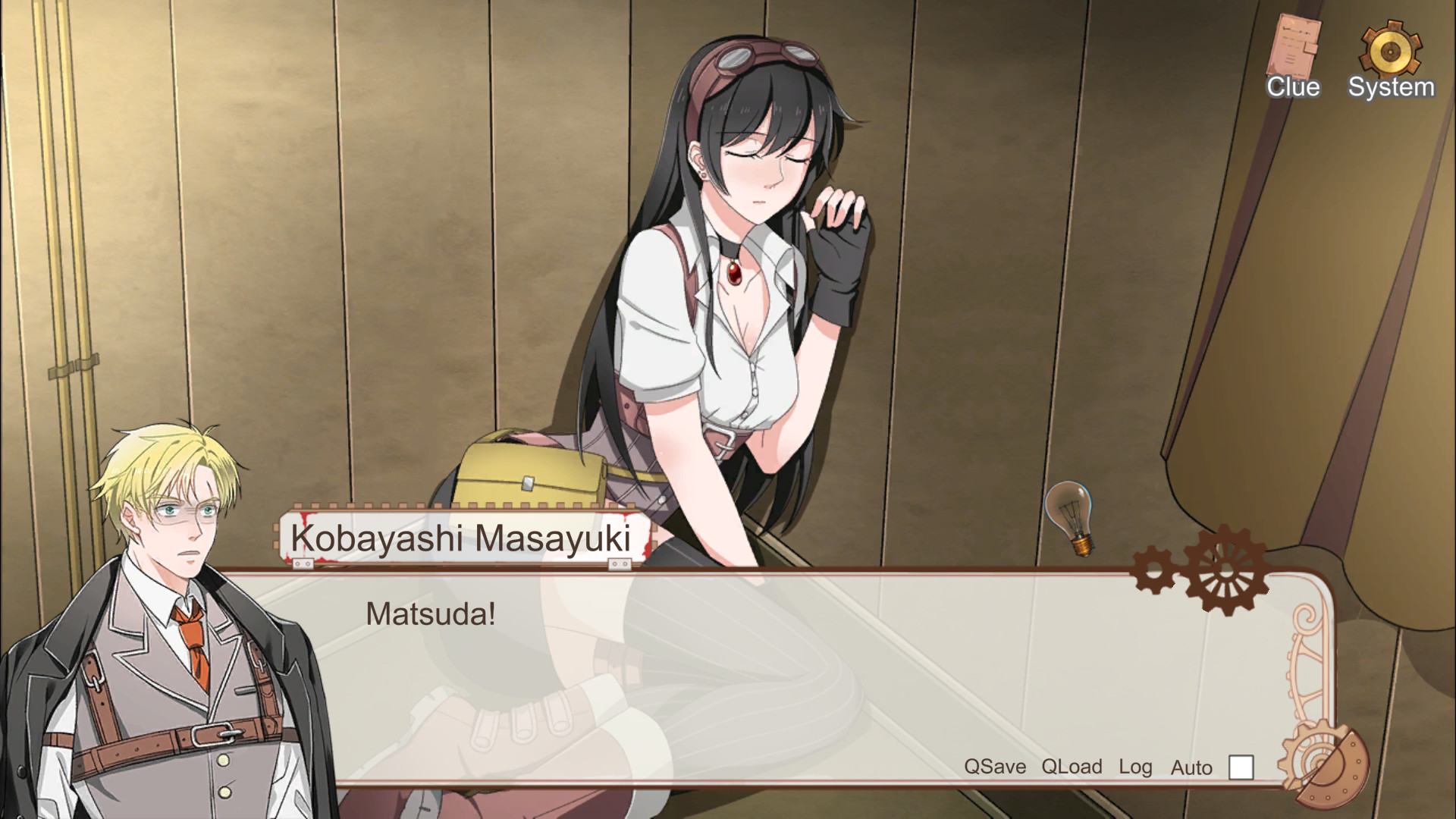Click the Clue label text
Viewport: 1456px width, 819px height.
click(x=1293, y=88)
